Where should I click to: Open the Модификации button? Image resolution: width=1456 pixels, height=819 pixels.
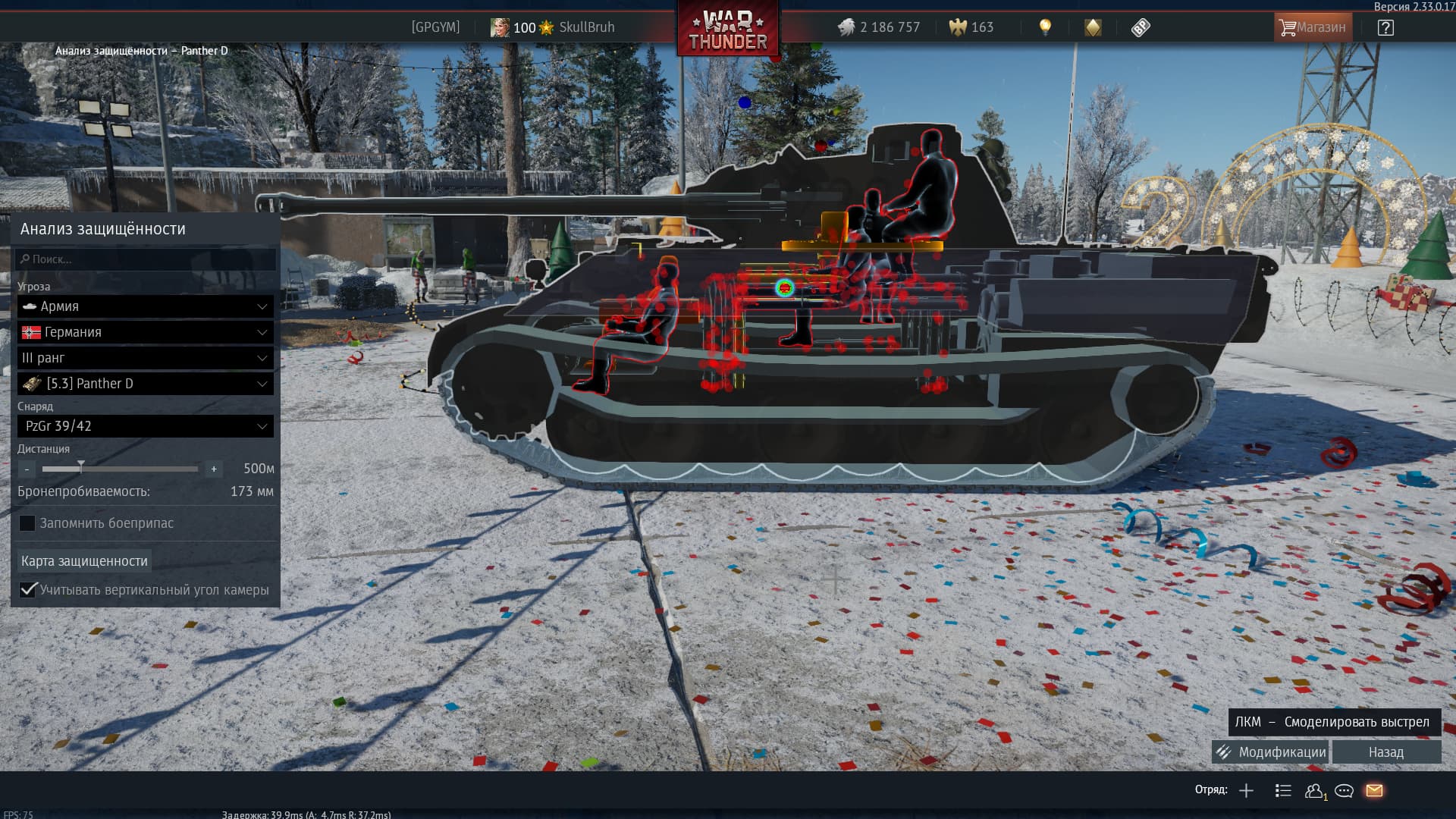coord(1271,752)
